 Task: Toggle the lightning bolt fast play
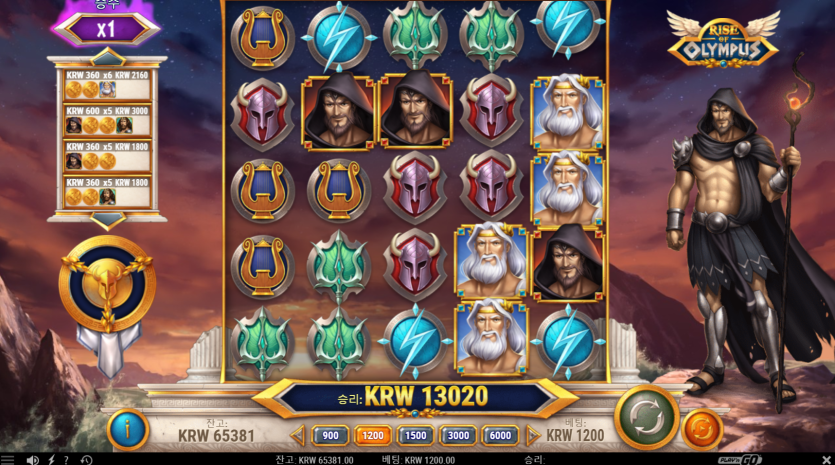coord(50,459)
